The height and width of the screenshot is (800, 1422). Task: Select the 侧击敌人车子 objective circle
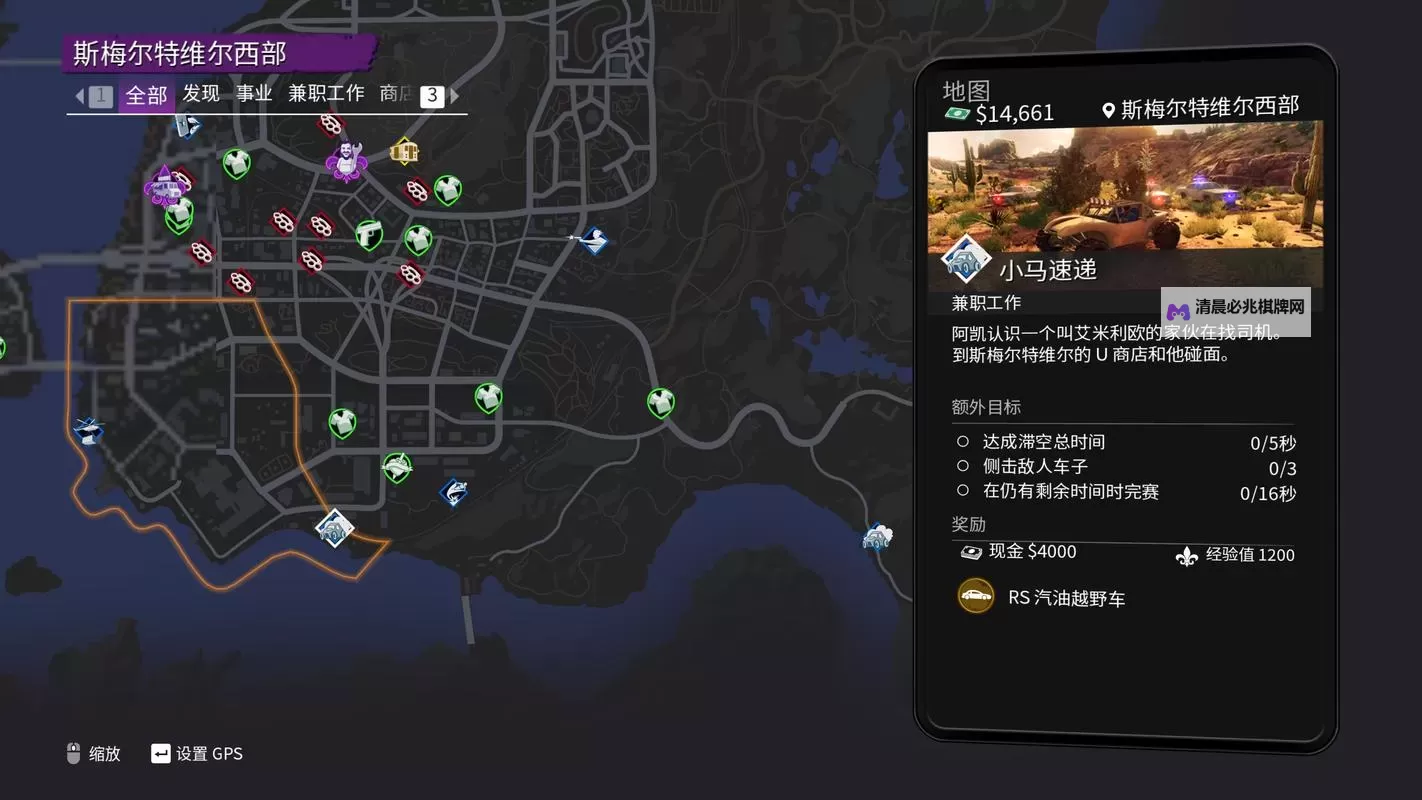click(962, 466)
